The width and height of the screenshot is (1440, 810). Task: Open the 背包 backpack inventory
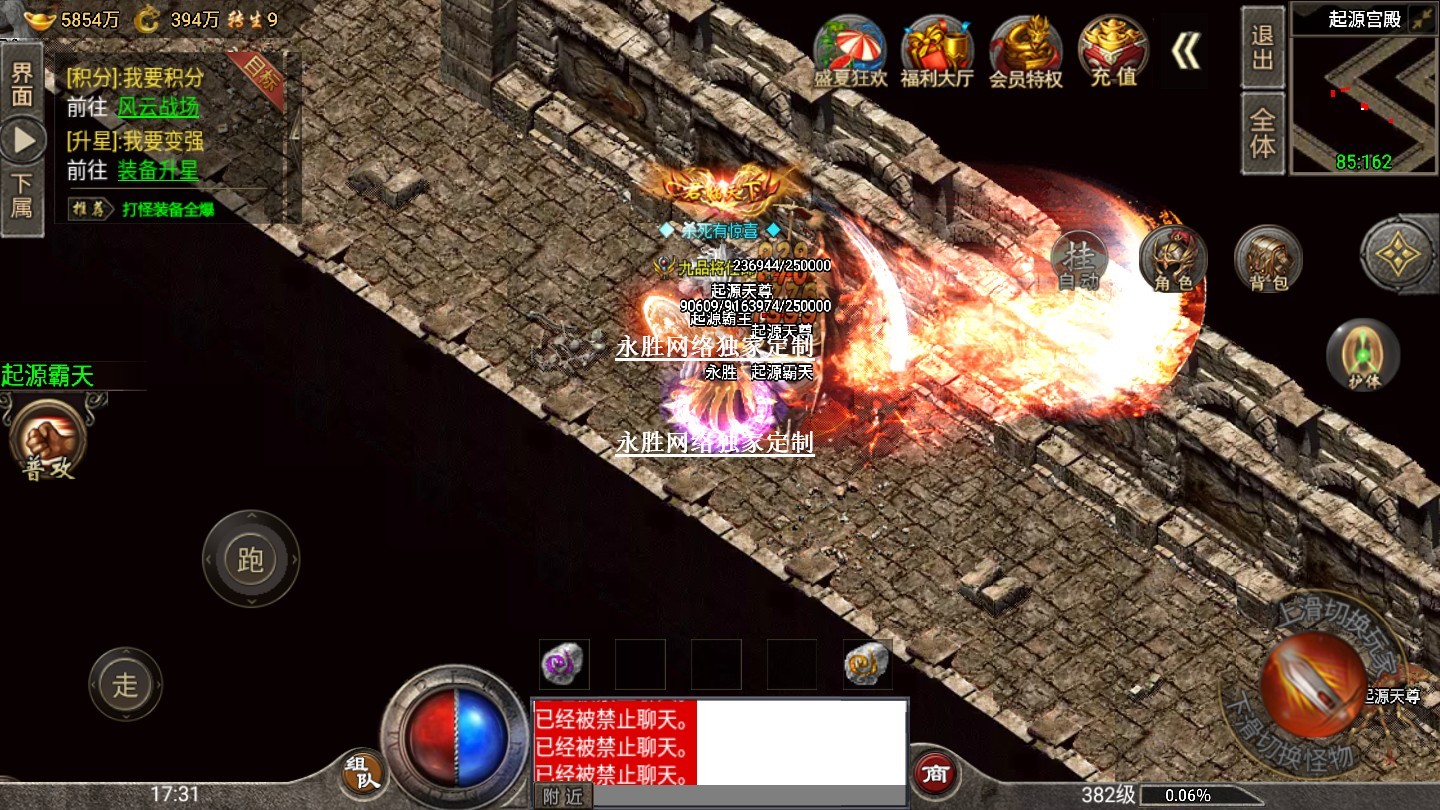pyautogui.click(x=1268, y=260)
